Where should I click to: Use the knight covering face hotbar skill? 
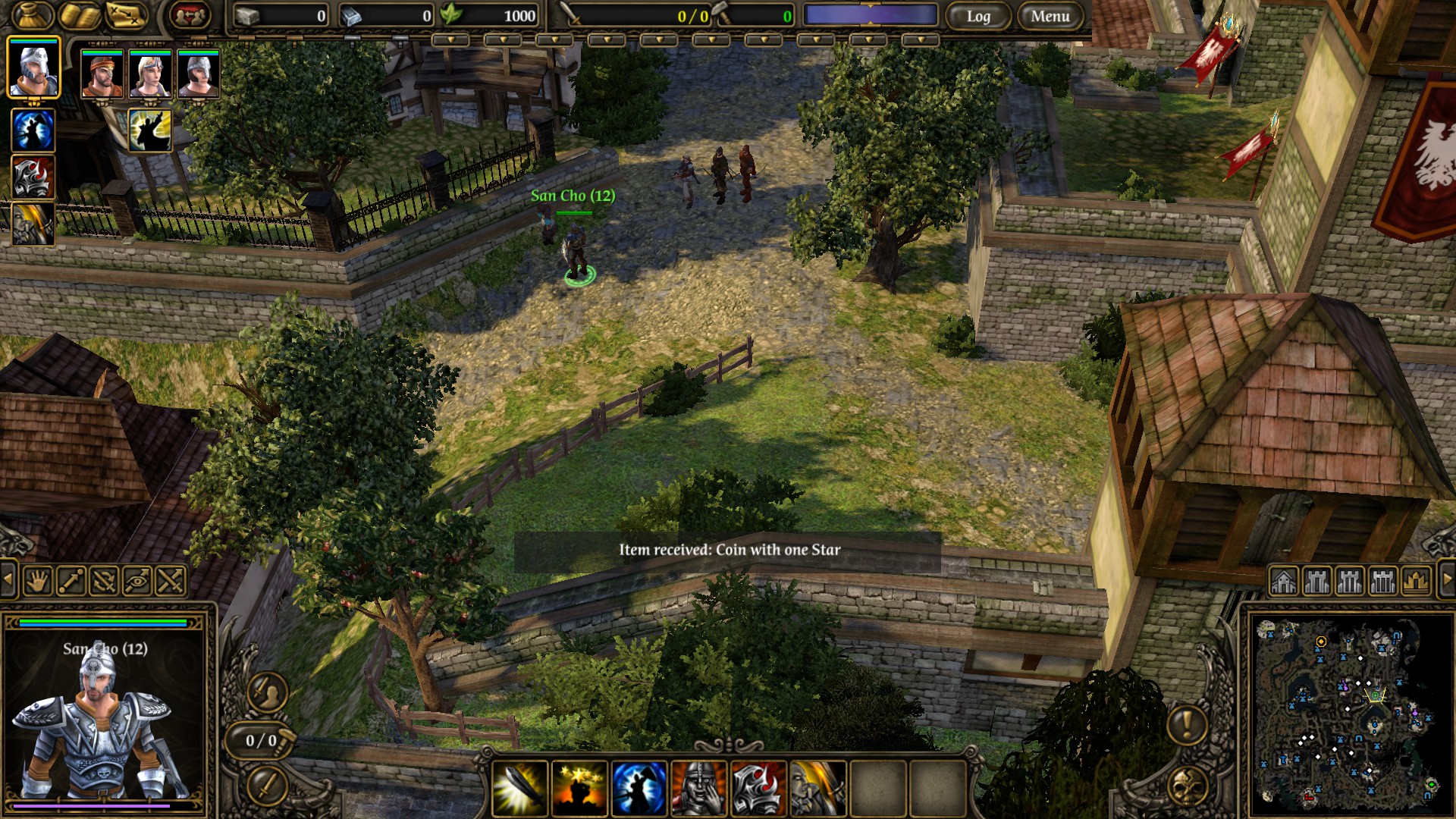click(x=698, y=787)
